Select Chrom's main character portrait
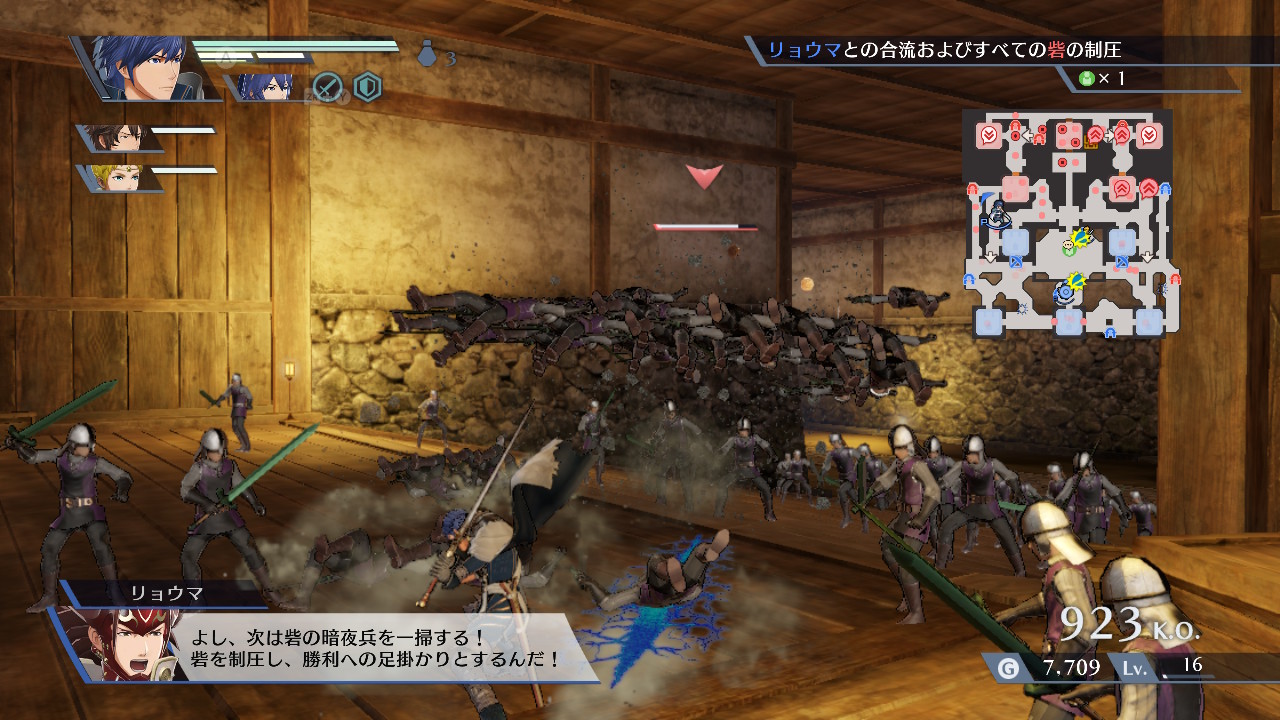This screenshot has height=720, width=1280. click(143, 68)
